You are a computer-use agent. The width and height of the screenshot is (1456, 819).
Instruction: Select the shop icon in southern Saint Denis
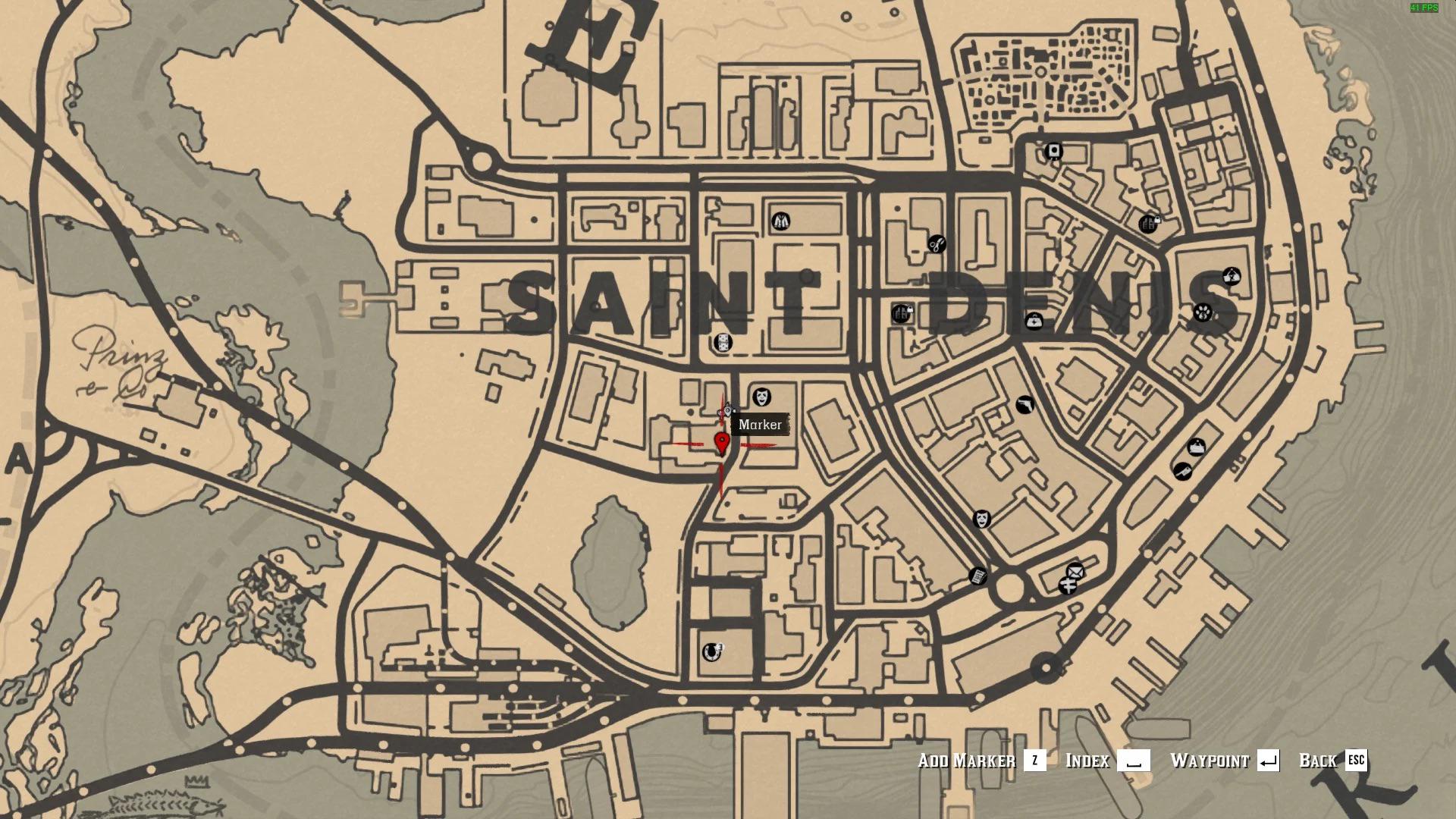click(x=711, y=652)
